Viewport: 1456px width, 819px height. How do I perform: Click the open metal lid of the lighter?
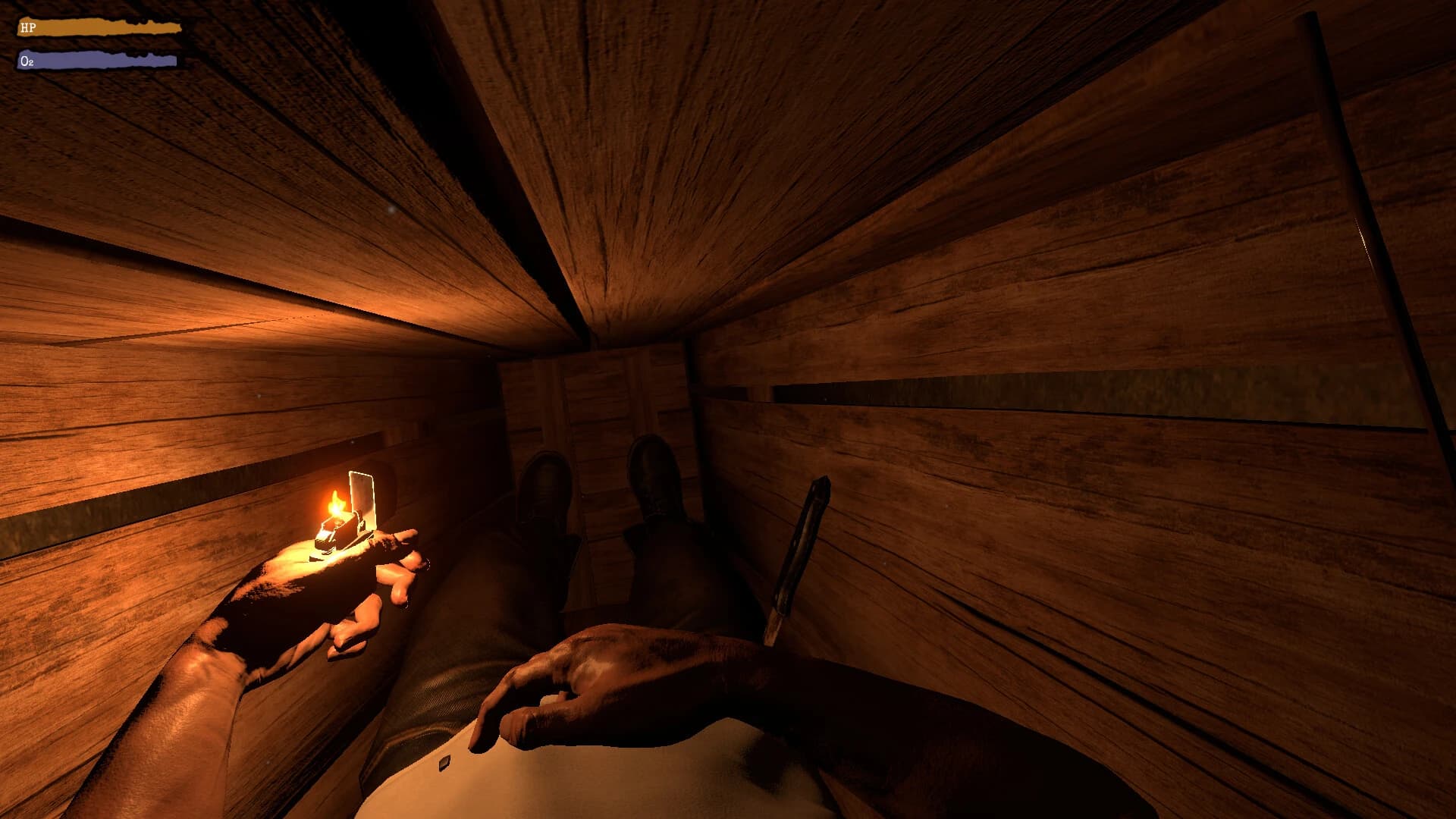[x=362, y=497]
